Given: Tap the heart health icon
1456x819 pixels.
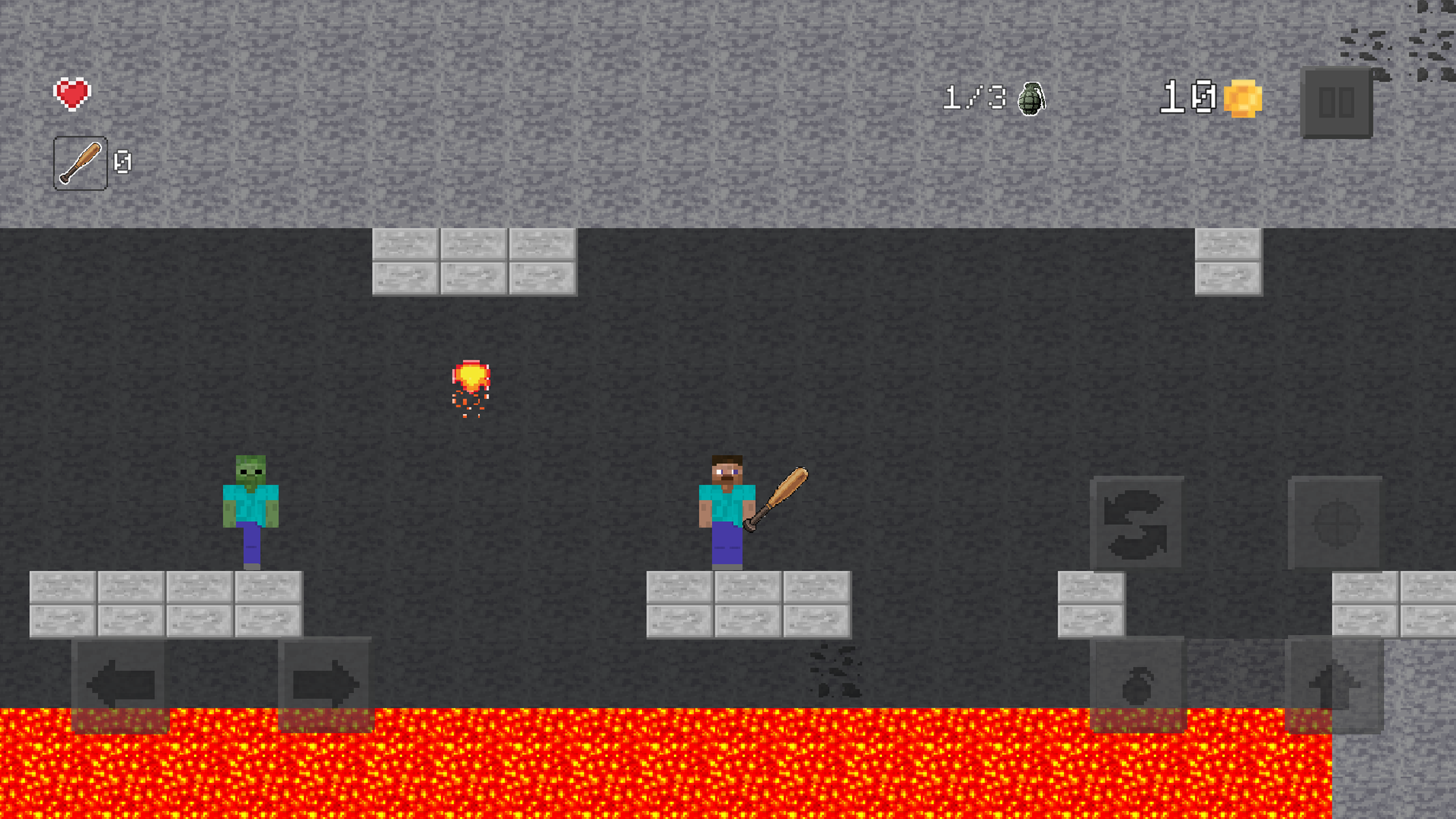Looking at the screenshot, I should (x=72, y=93).
